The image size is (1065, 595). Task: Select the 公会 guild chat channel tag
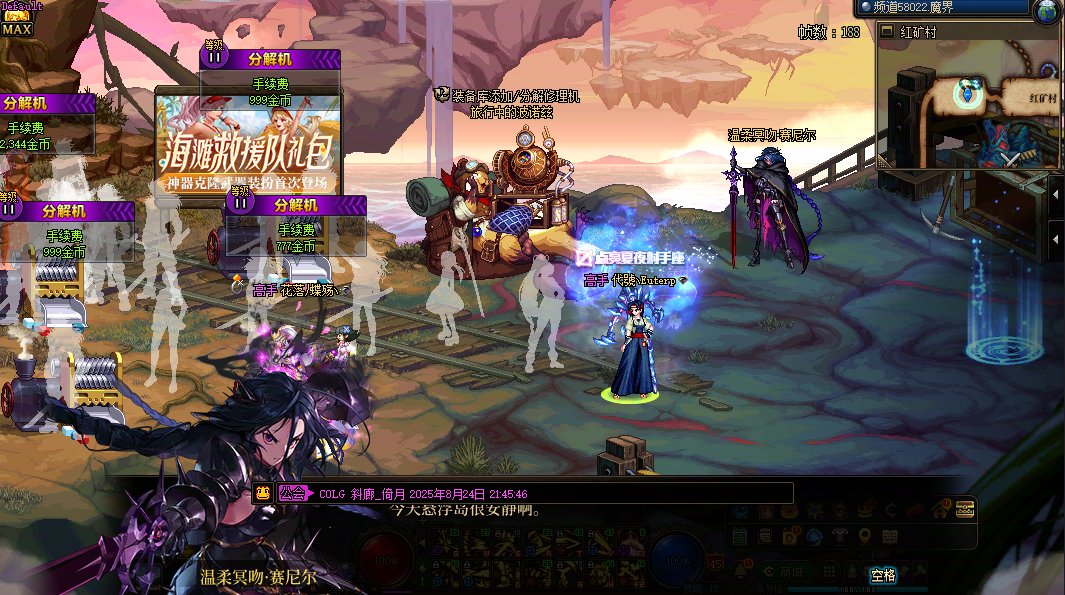click(x=292, y=493)
